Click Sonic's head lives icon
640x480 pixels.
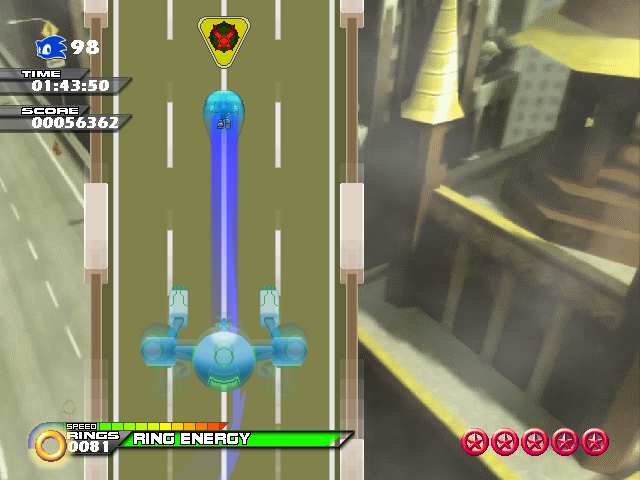50,47
